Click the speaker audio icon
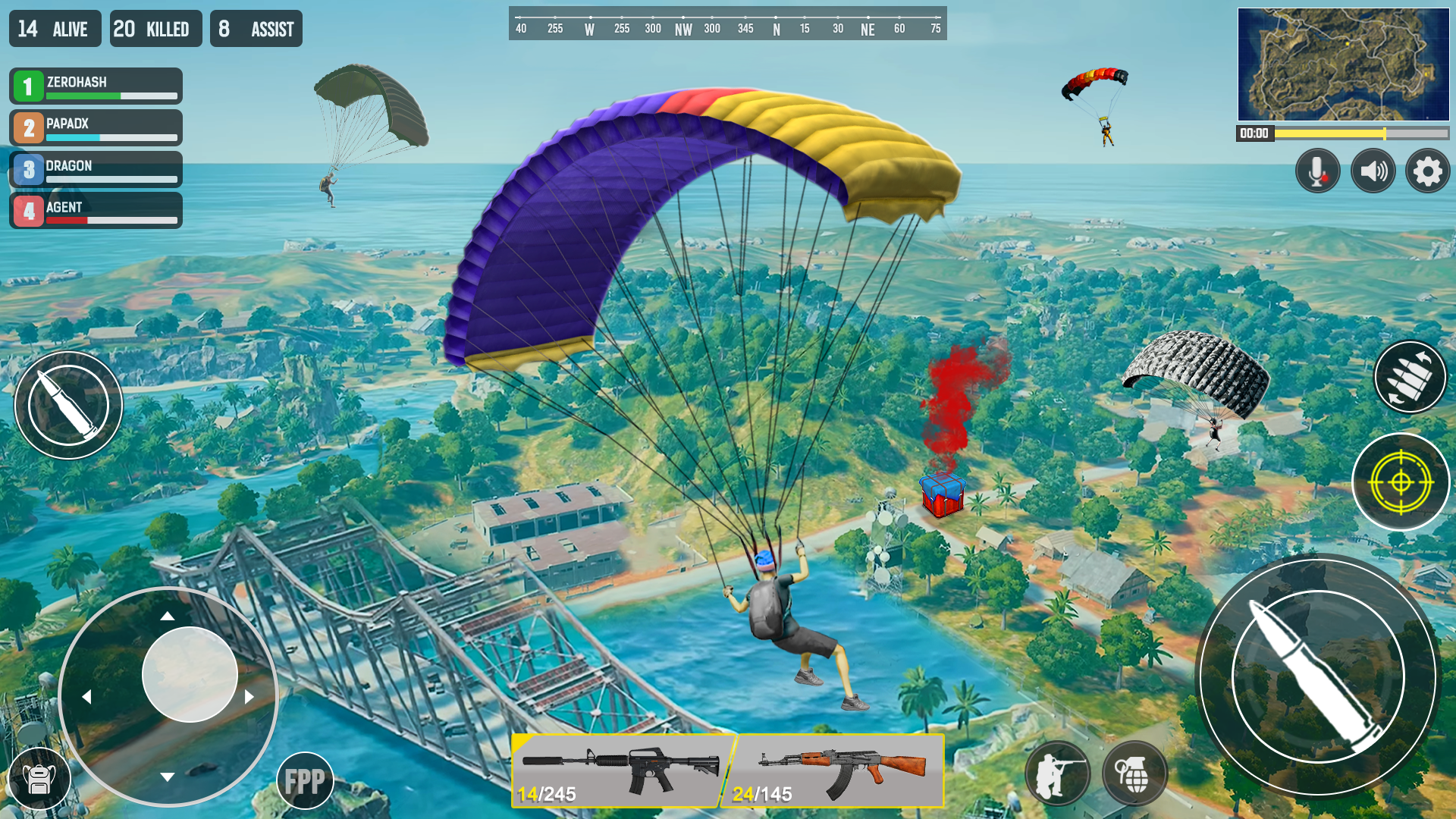Screen dimensions: 1456x819 [x=1373, y=171]
